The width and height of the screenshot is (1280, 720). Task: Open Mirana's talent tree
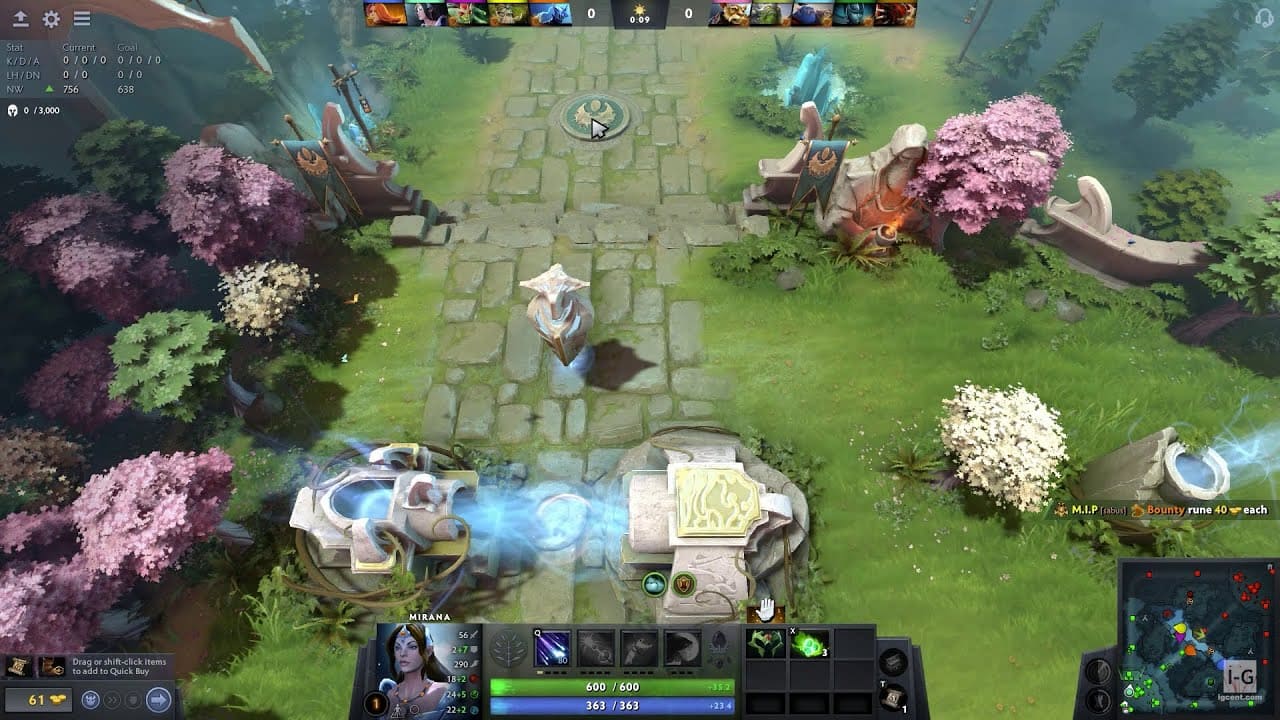508,648
